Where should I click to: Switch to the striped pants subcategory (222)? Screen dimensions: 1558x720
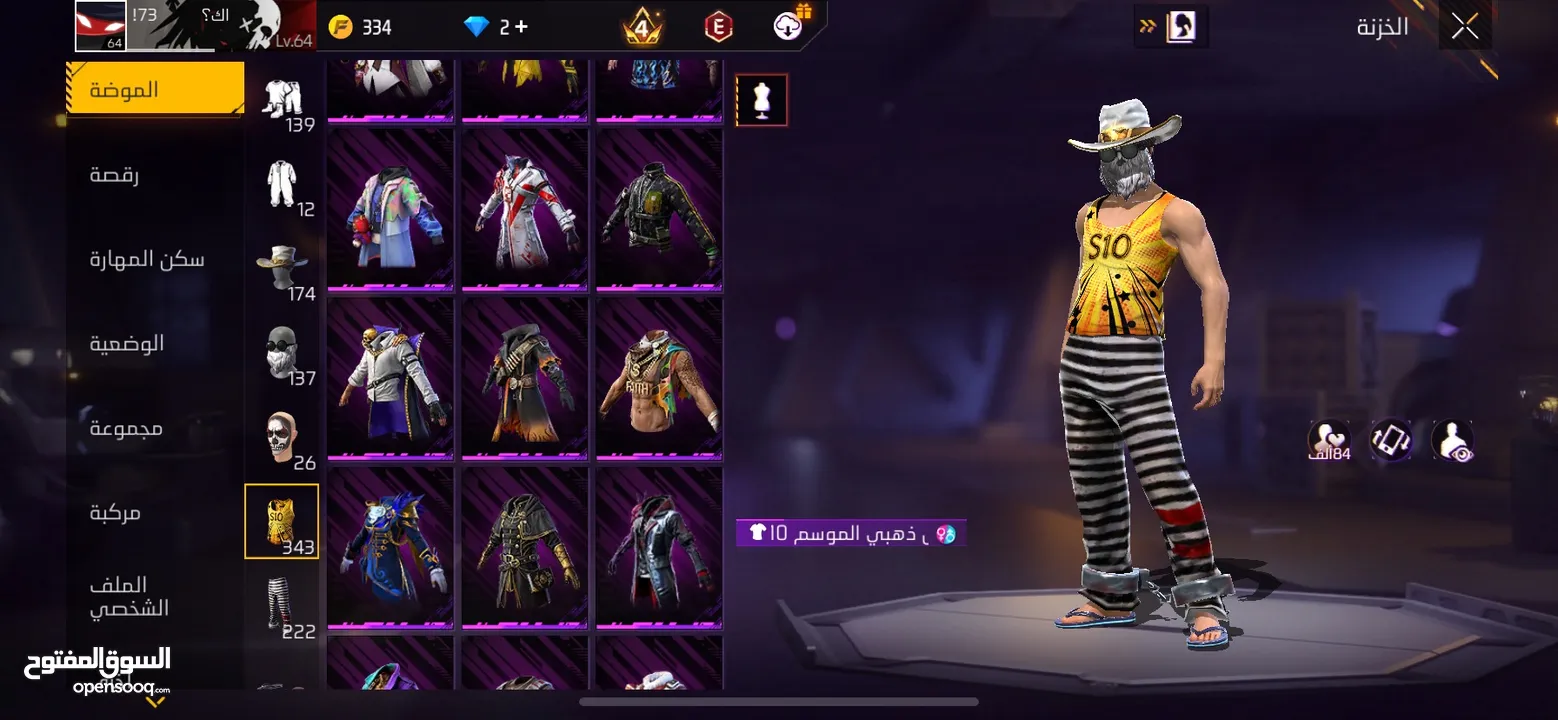coord(282,605)
